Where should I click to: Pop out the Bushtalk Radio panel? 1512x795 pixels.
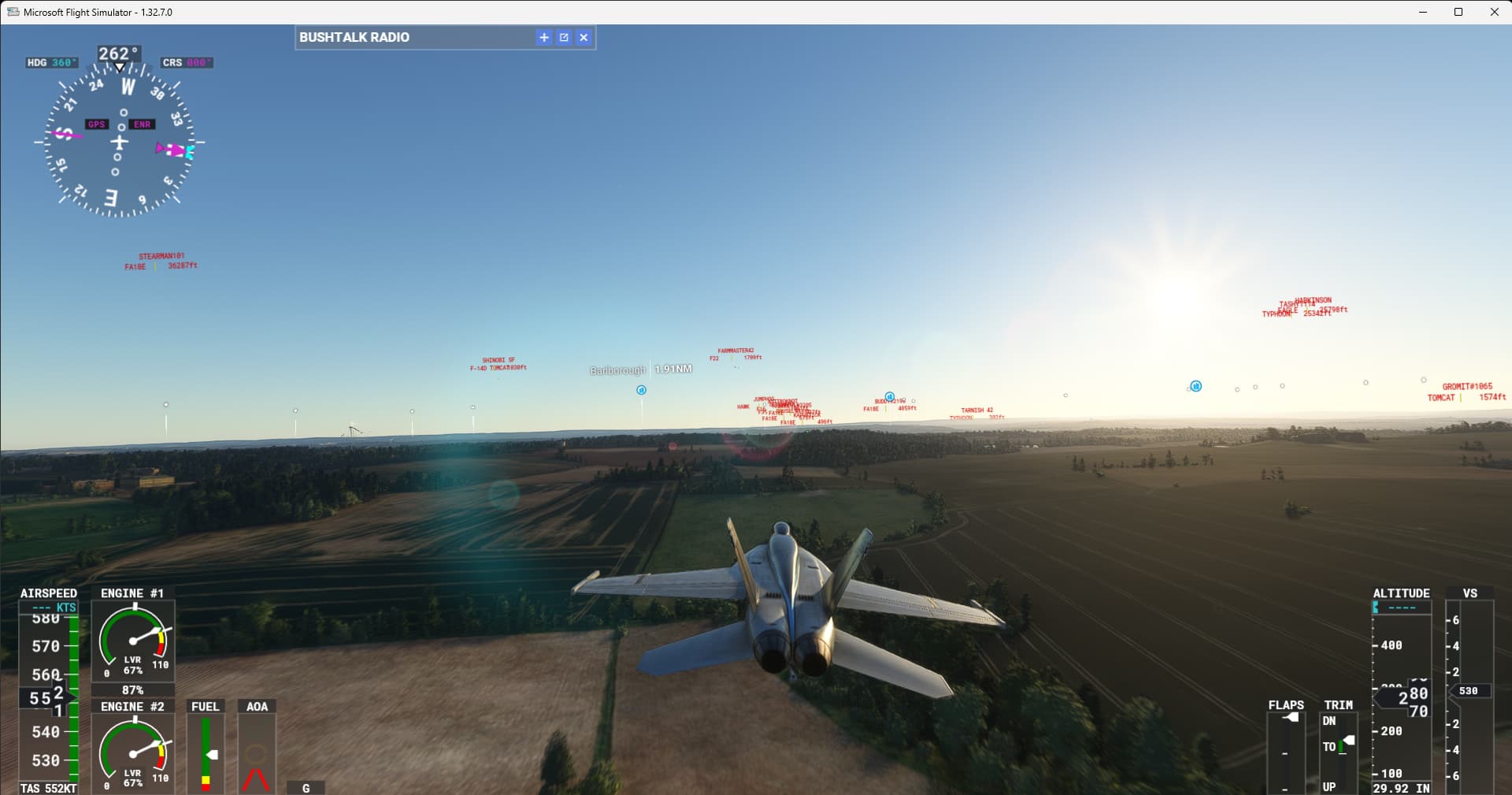(x=564, y=37)
